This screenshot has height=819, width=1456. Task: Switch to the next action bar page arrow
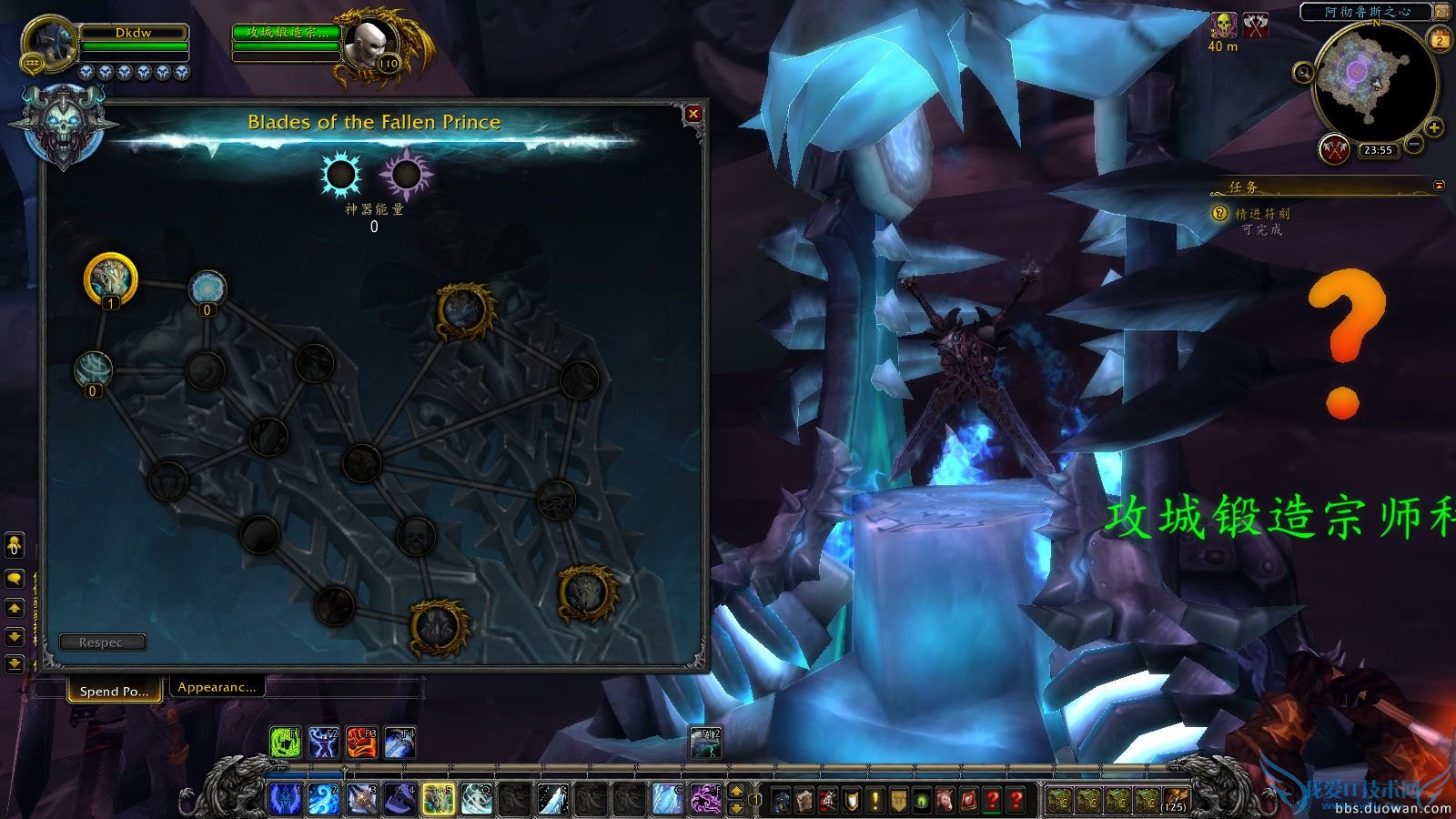tap(737, 792)
